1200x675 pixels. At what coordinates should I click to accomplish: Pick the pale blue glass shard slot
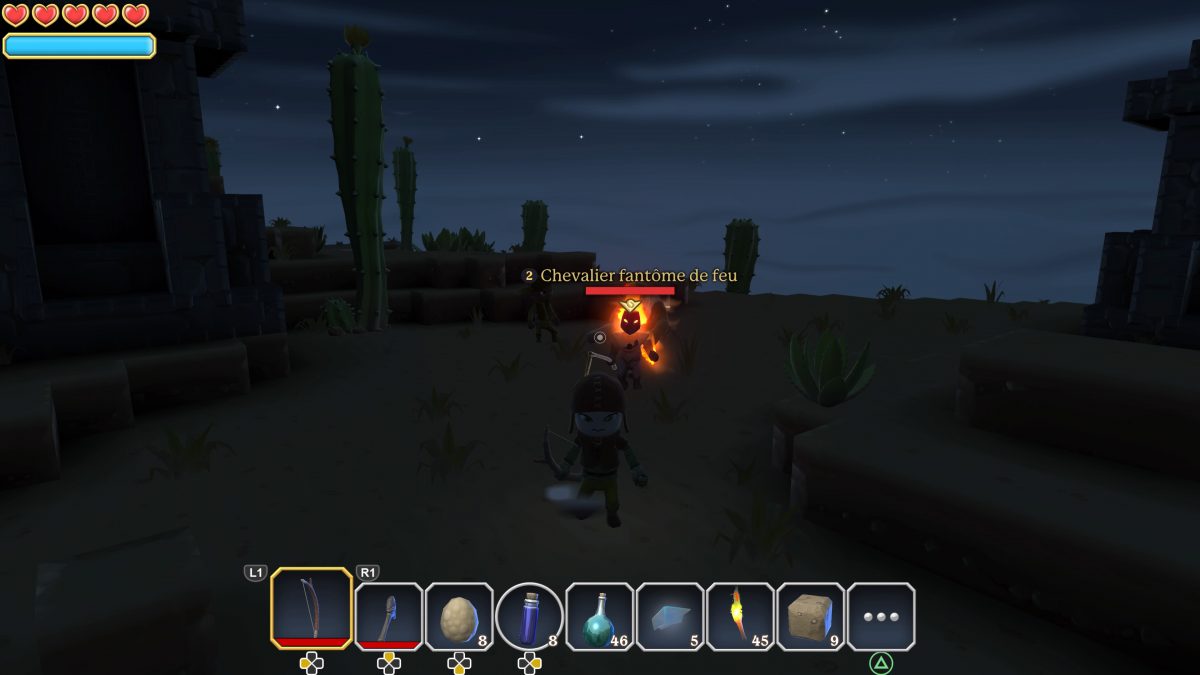tap(670, 616)
